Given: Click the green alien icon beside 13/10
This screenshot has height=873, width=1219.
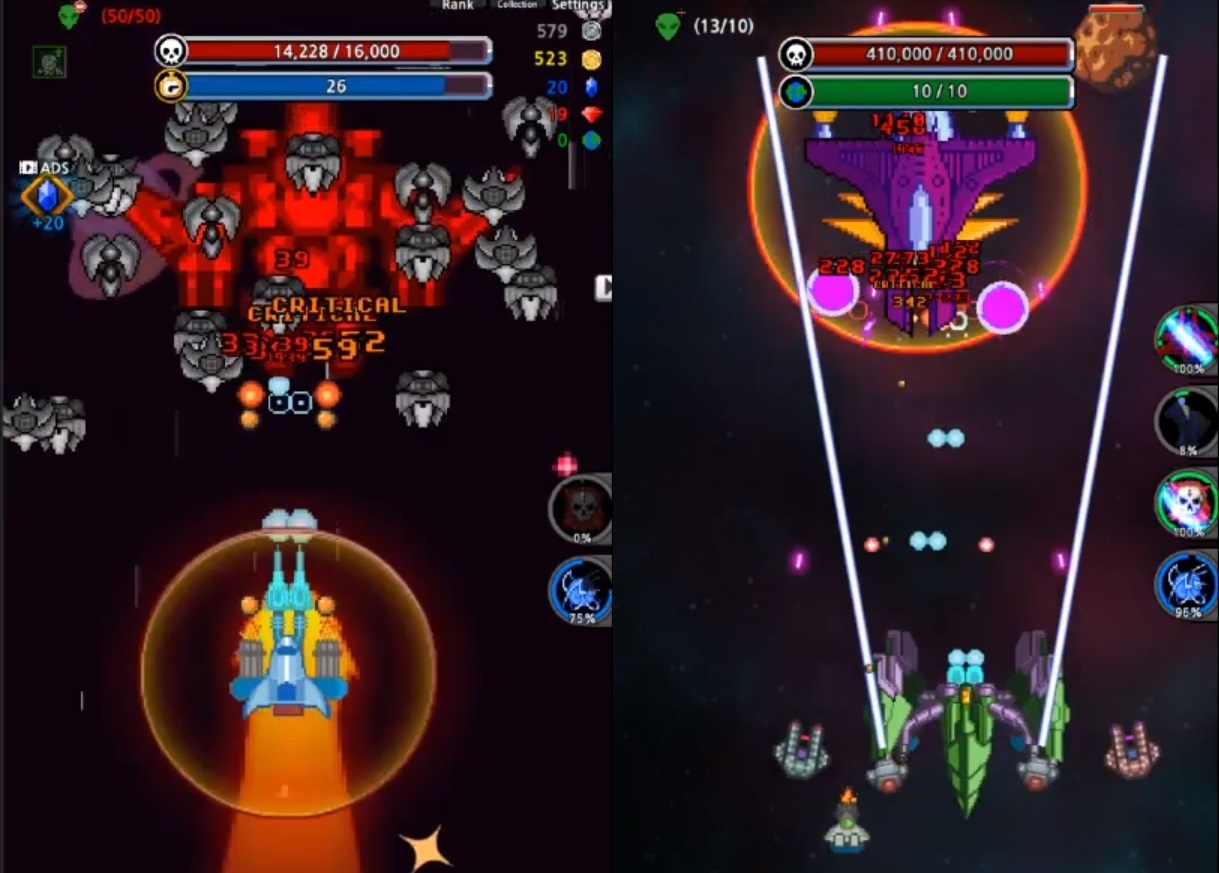Looking at the screenshot, I should pos(668,26).
